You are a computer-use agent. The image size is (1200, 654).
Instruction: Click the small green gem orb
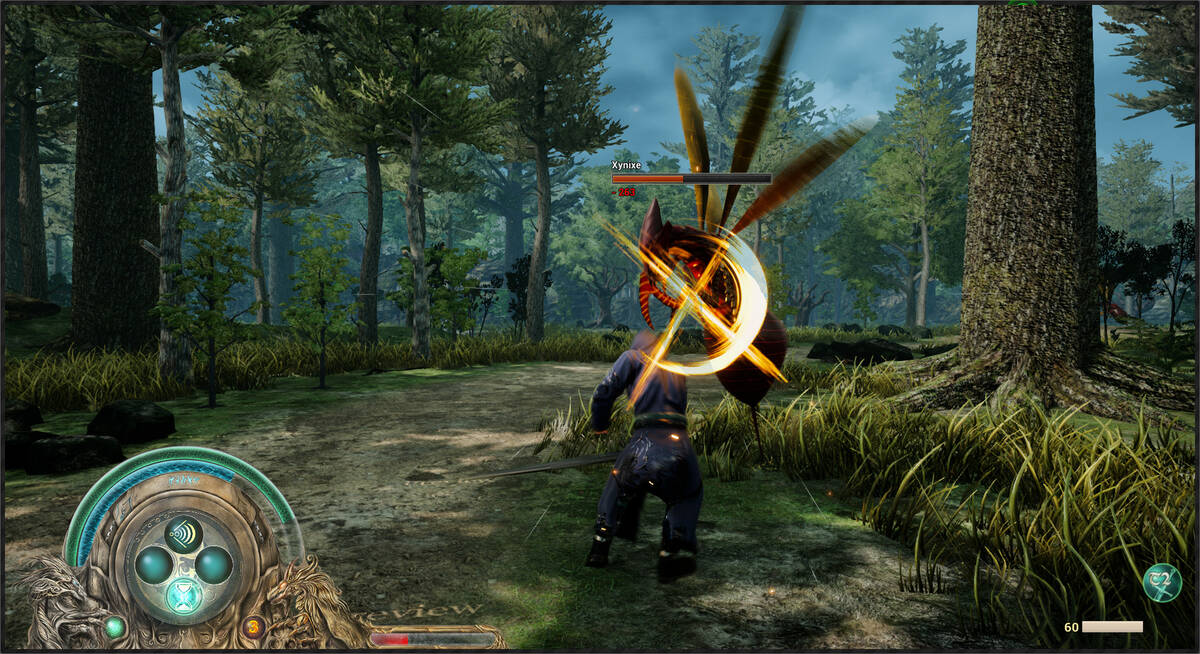[x=115, y=628]
